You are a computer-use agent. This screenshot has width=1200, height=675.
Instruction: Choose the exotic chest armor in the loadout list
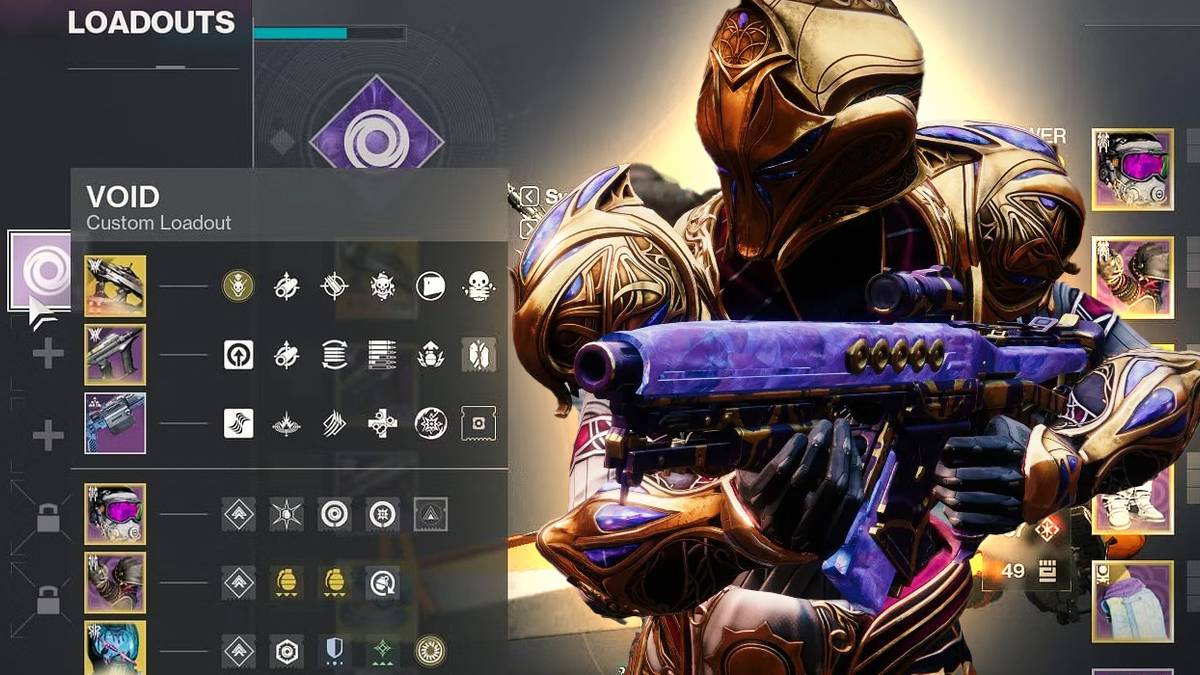pos(115,648)
